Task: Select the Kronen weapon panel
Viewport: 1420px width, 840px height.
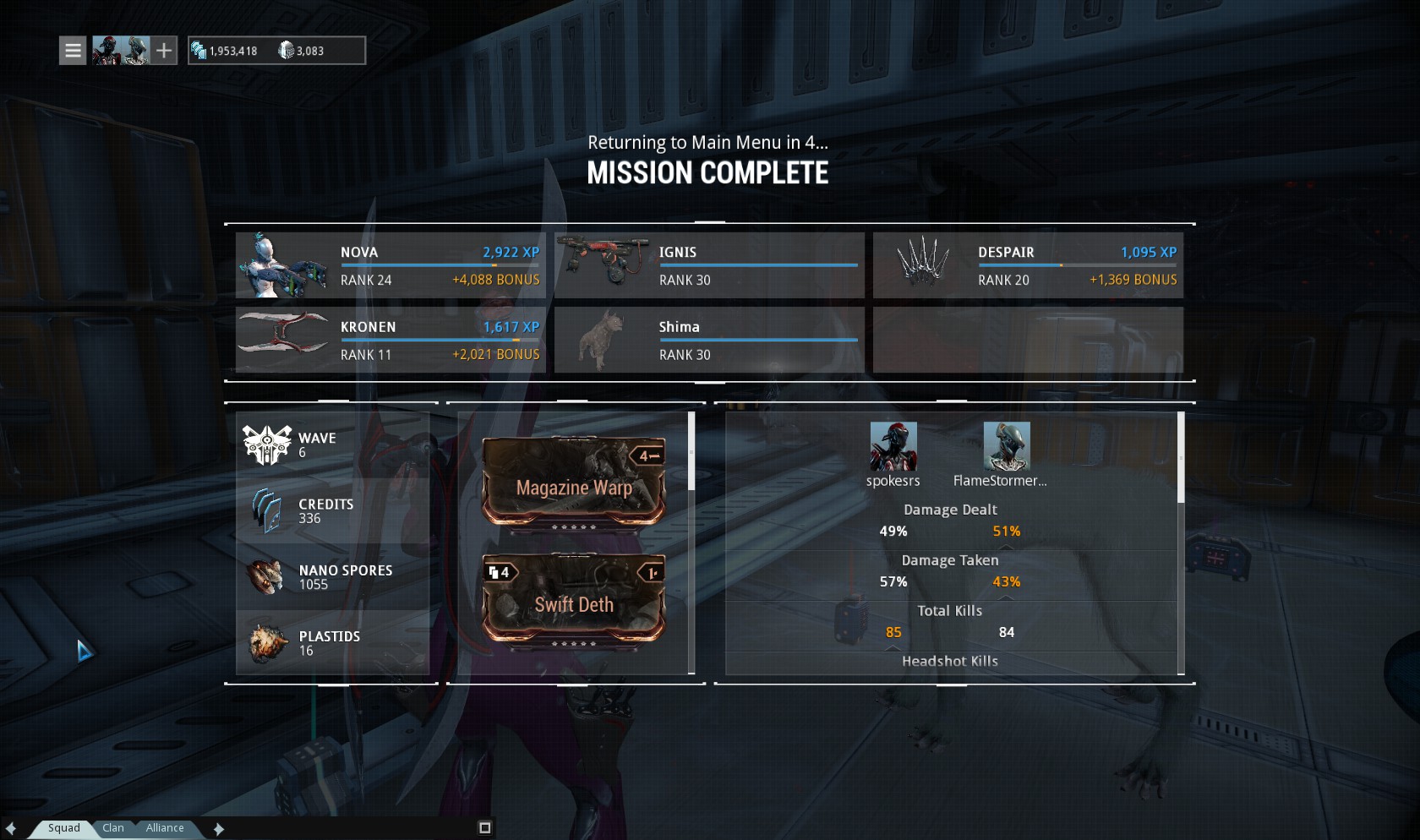Action: [x=390, y=340]
